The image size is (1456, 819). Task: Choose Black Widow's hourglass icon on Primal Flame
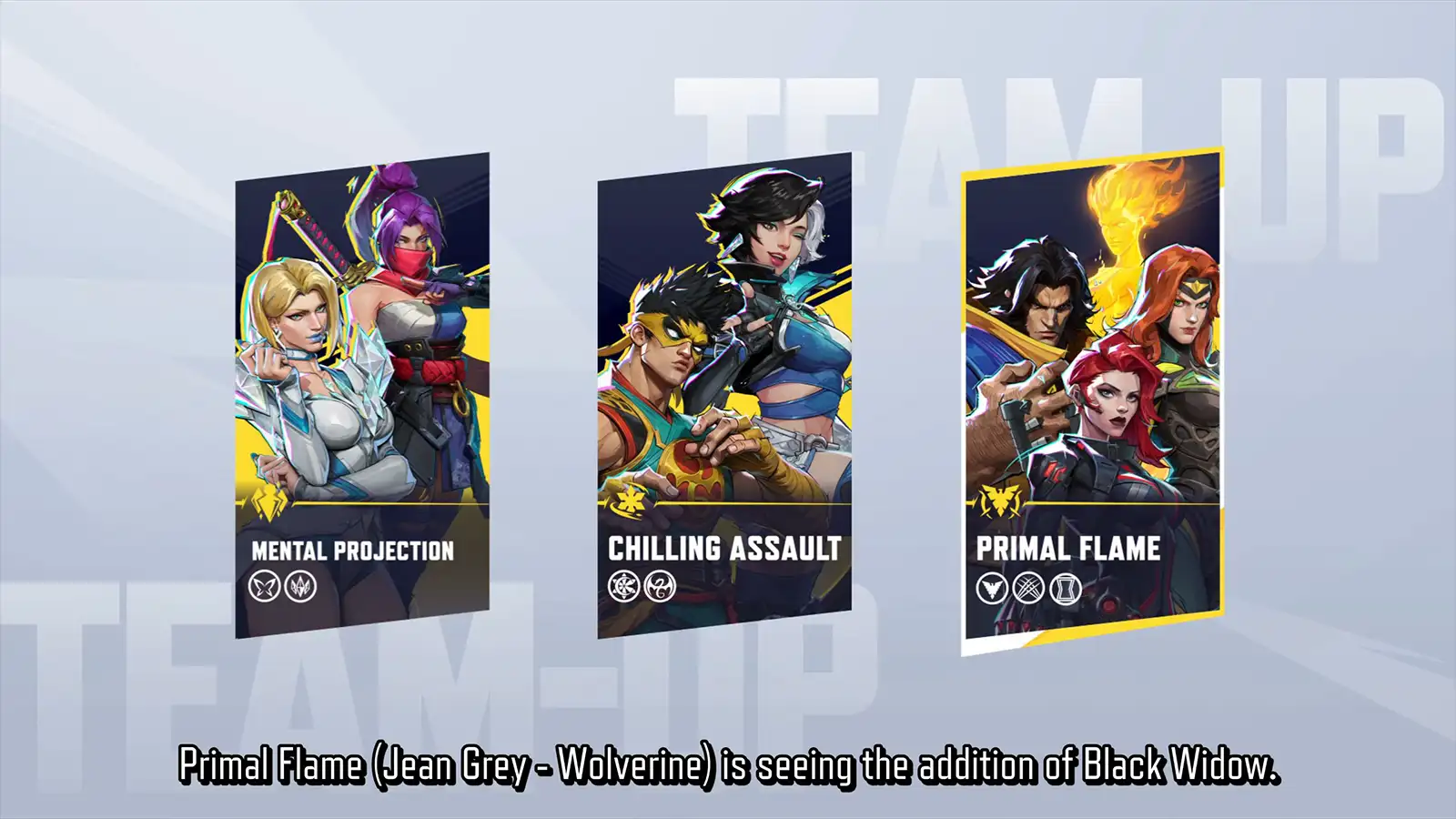coord(1065,589)
